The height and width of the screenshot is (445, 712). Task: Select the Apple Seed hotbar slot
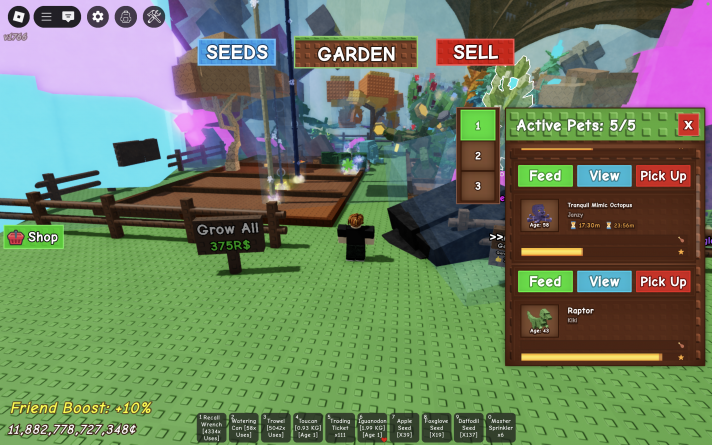pyautogui.click(x=404, y=427)
